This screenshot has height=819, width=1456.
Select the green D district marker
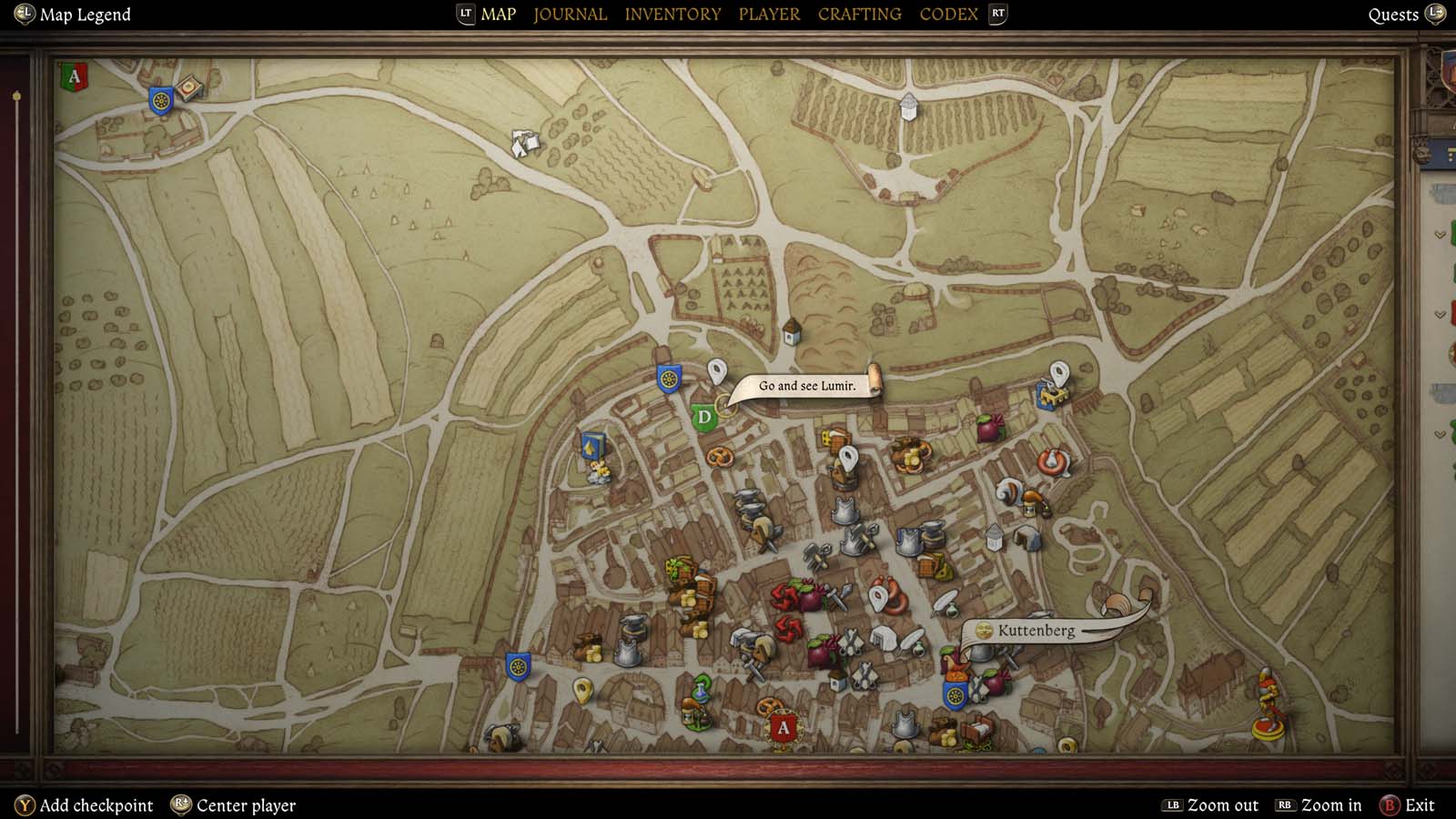click(704, 415)
